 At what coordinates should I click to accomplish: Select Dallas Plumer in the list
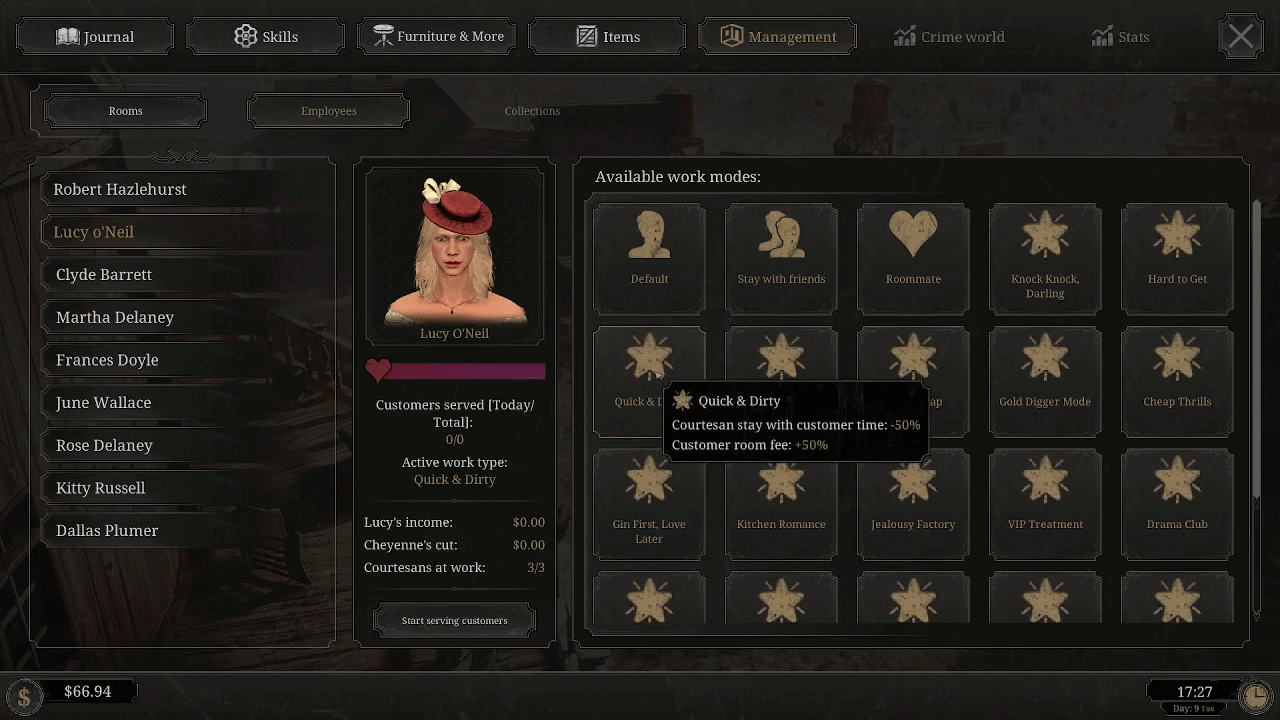click(x=107, y=531)
